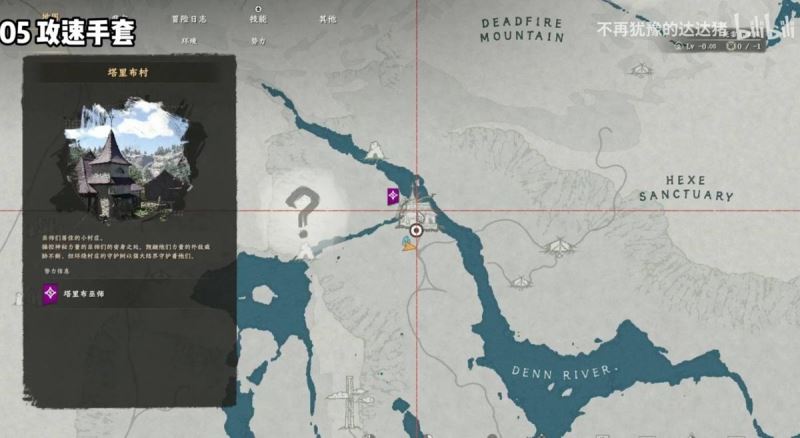Select the circular player position marker
Screen dimensions: 800x438
coord(417,230)
